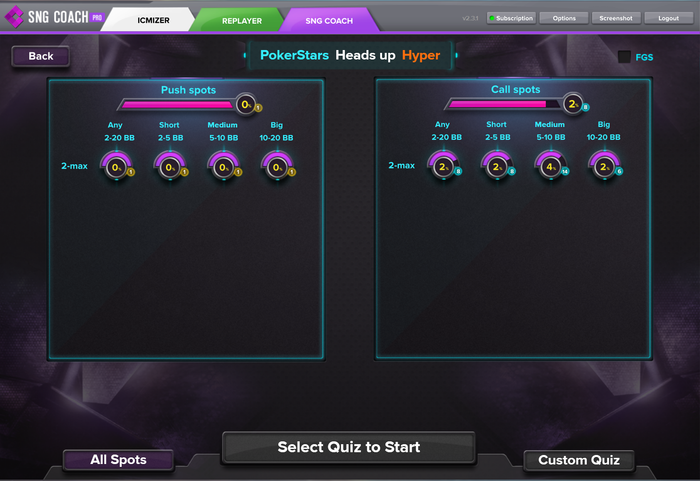Open the REPLAYER tab
Image resolution: width=700 pixels, height=481 pixels.
coord(240,20)
